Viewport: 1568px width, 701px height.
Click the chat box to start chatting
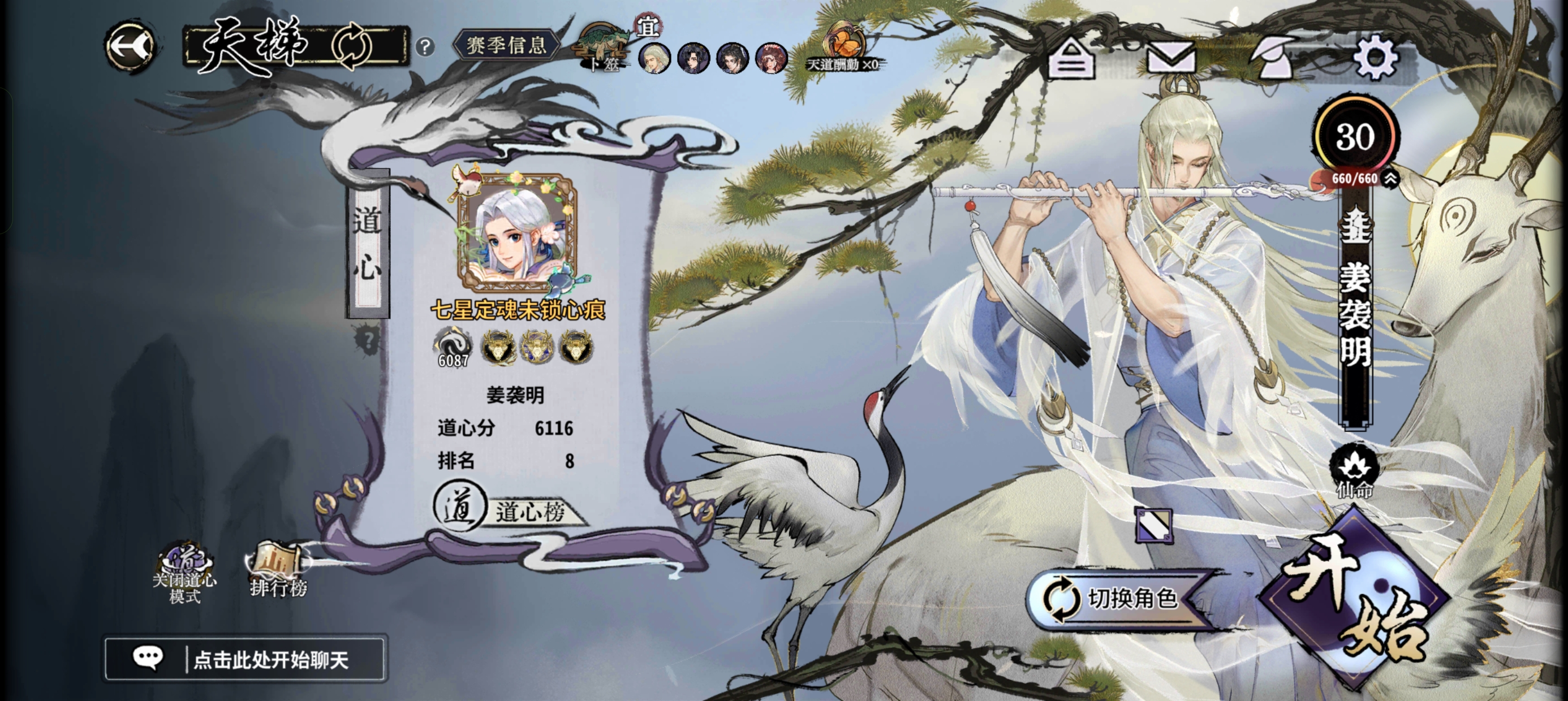click(245, 659)
